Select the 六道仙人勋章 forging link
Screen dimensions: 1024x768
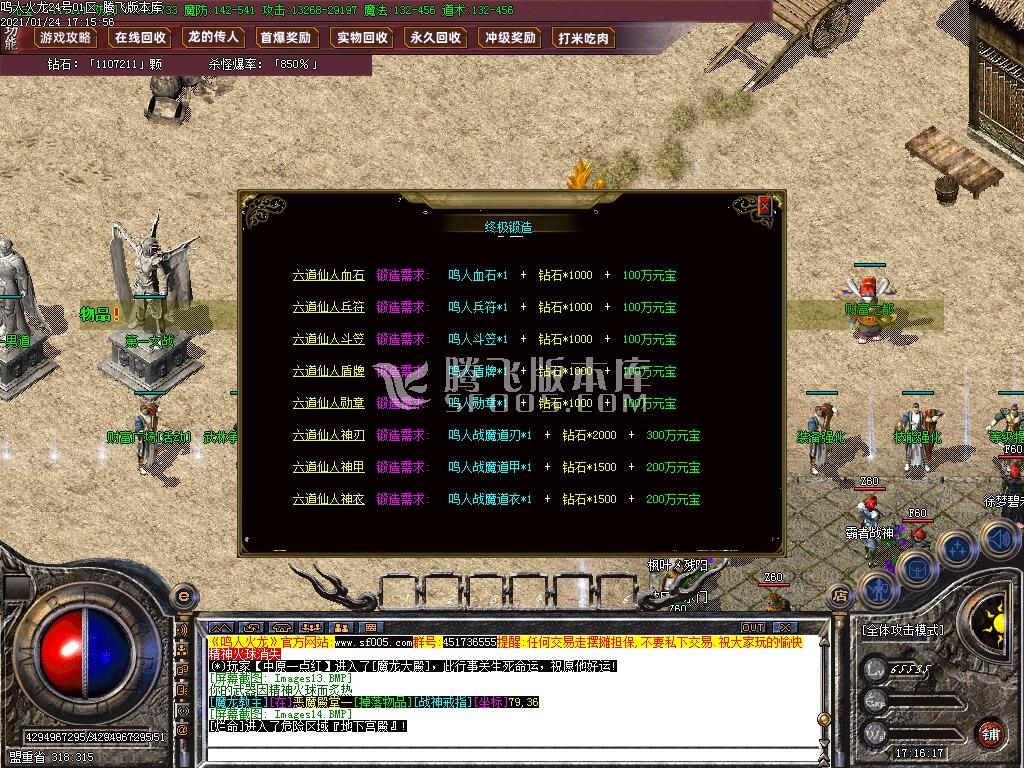tap(328, 403)
